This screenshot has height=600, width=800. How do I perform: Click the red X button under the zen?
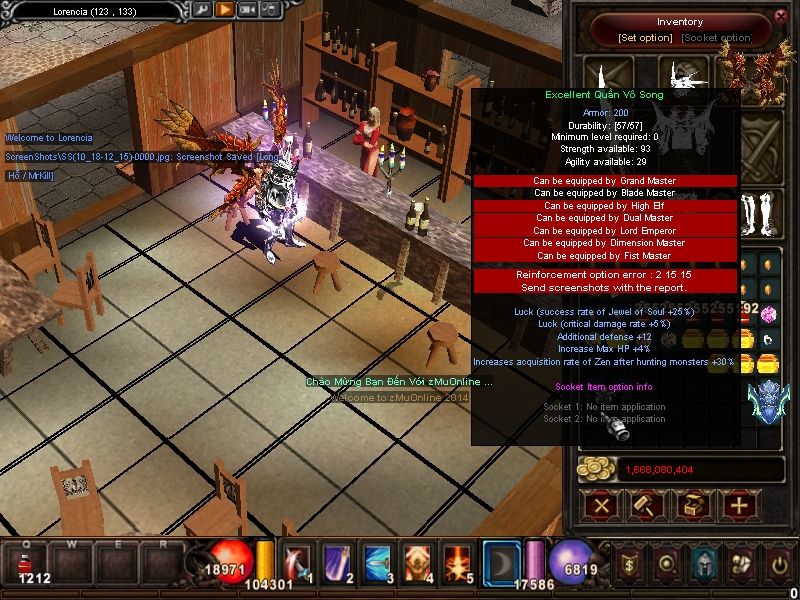tap(601, 505)
